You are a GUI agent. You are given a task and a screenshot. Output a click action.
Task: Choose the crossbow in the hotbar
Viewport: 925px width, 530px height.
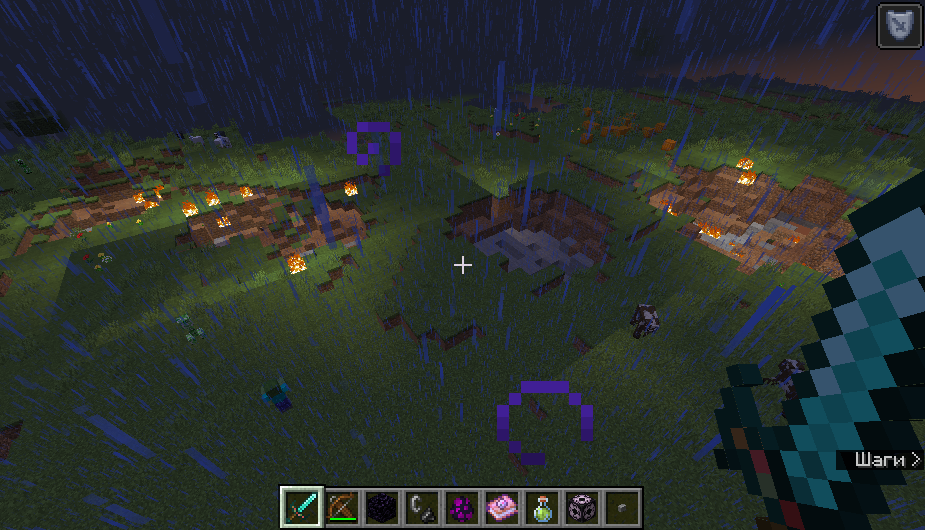coord(341,507)
